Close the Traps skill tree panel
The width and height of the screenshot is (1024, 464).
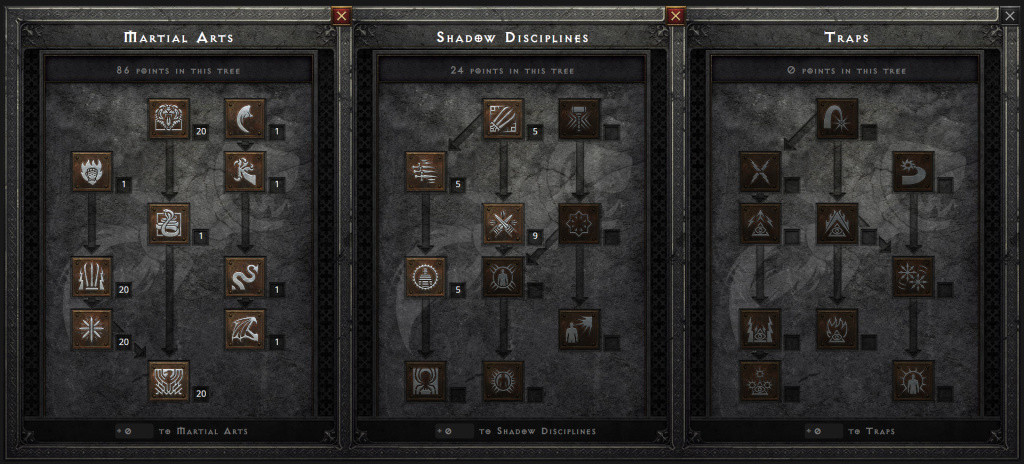click(1008, 15)
